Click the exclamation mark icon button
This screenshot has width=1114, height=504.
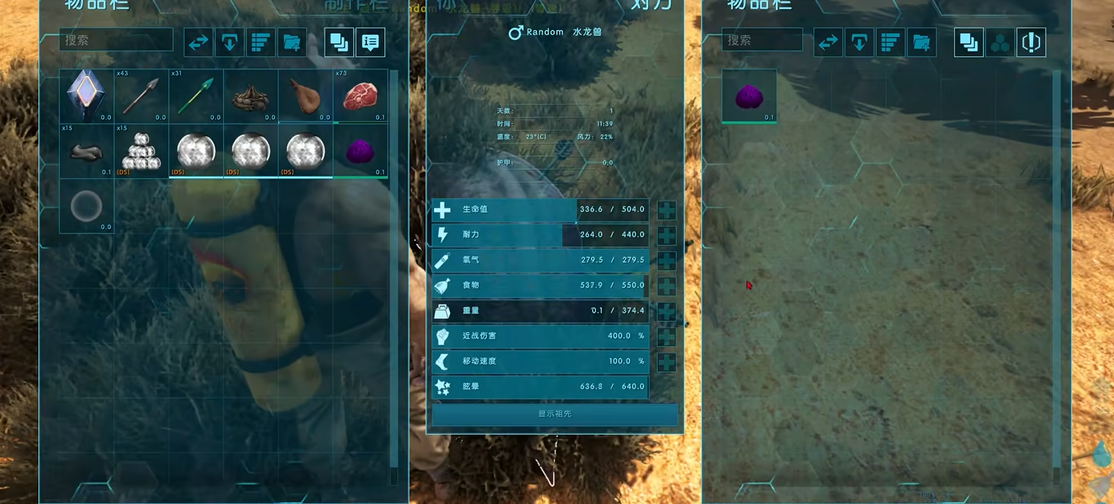1031,42
